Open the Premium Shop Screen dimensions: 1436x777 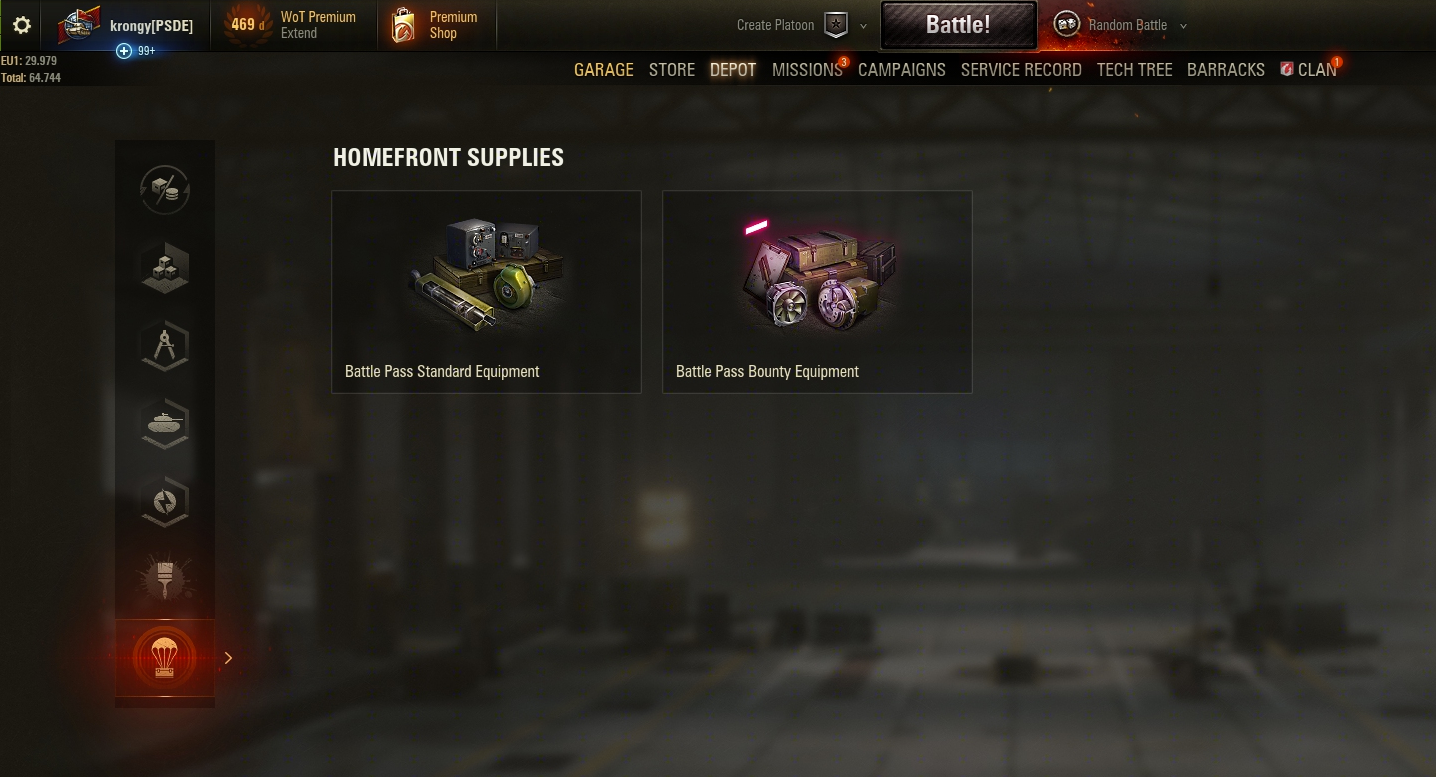tap(436, 25)
